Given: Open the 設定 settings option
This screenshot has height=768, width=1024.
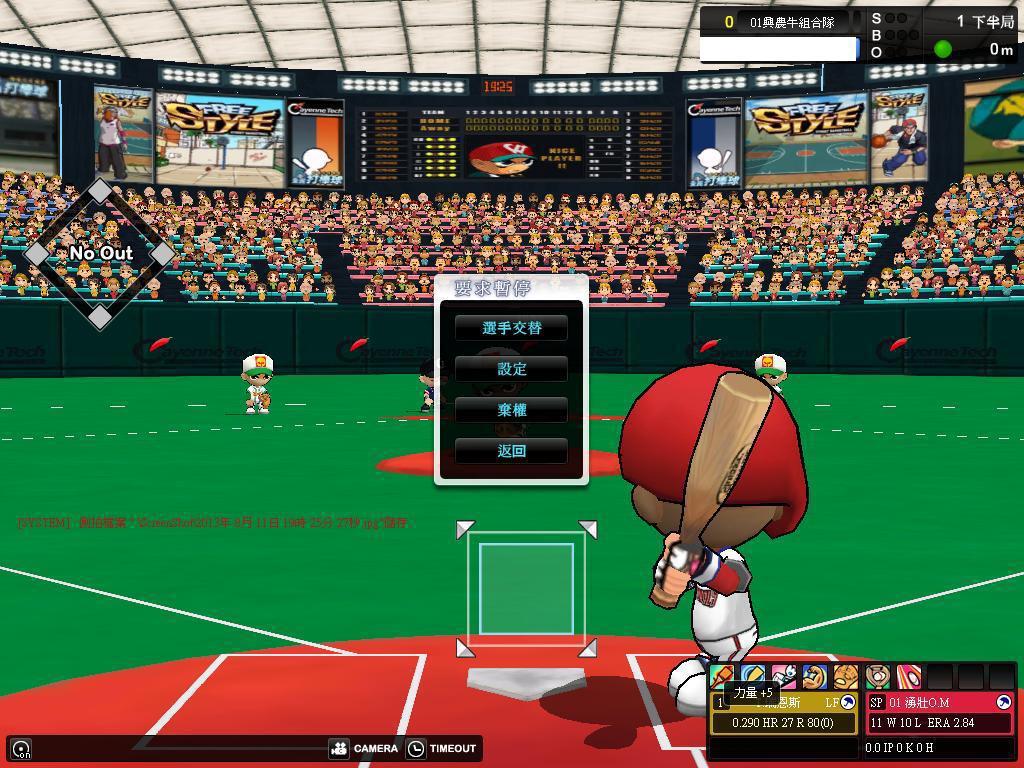Looking at the screenshot, I should pos(511,369).
